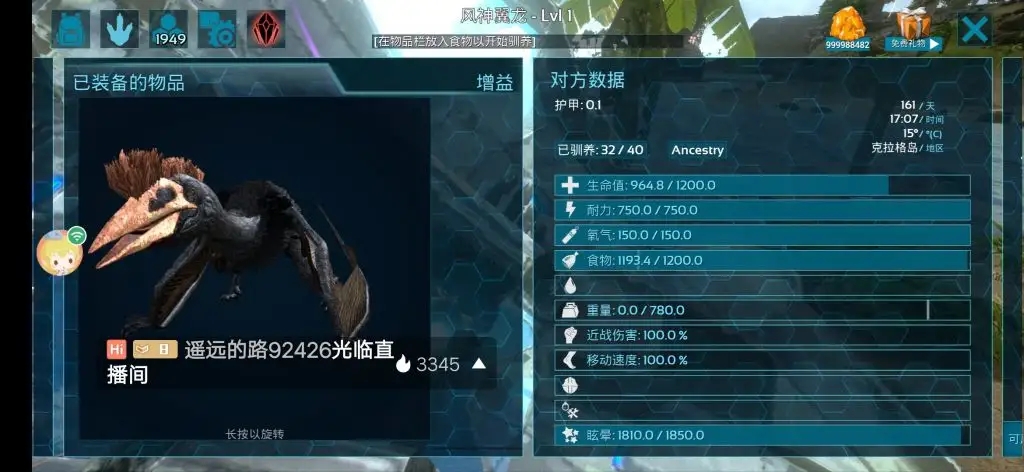
Task: Switch to the dinosaur footprint tab
Action: (x=120, y=29)
